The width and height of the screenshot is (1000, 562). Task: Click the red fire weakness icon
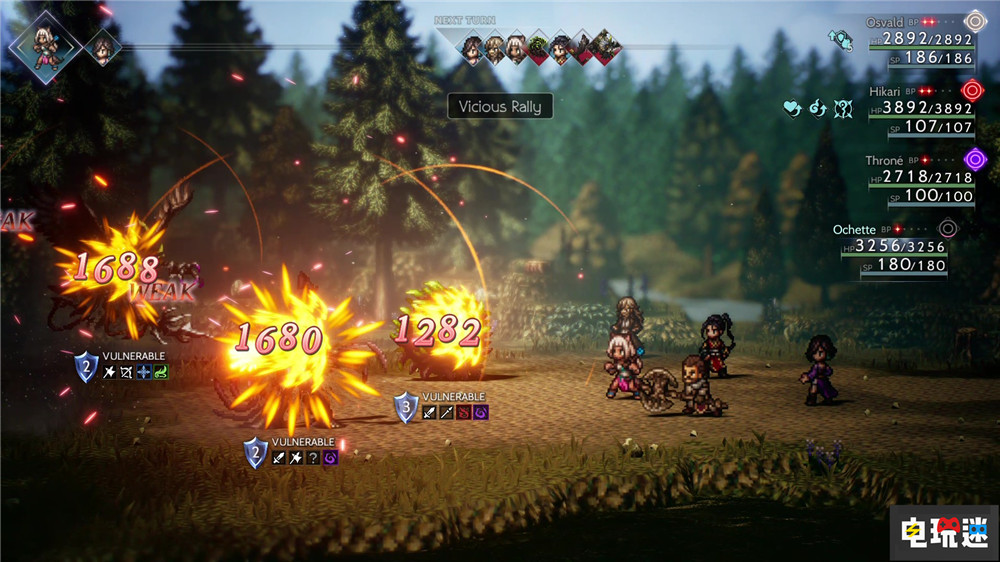click(x=463, y=412)
